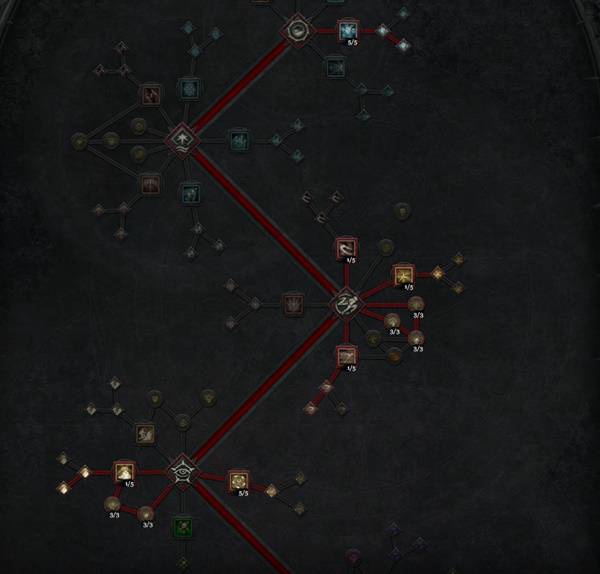
Task: Choose the unlearned skill above-left of eye node
Action: [x=146, y=433]
